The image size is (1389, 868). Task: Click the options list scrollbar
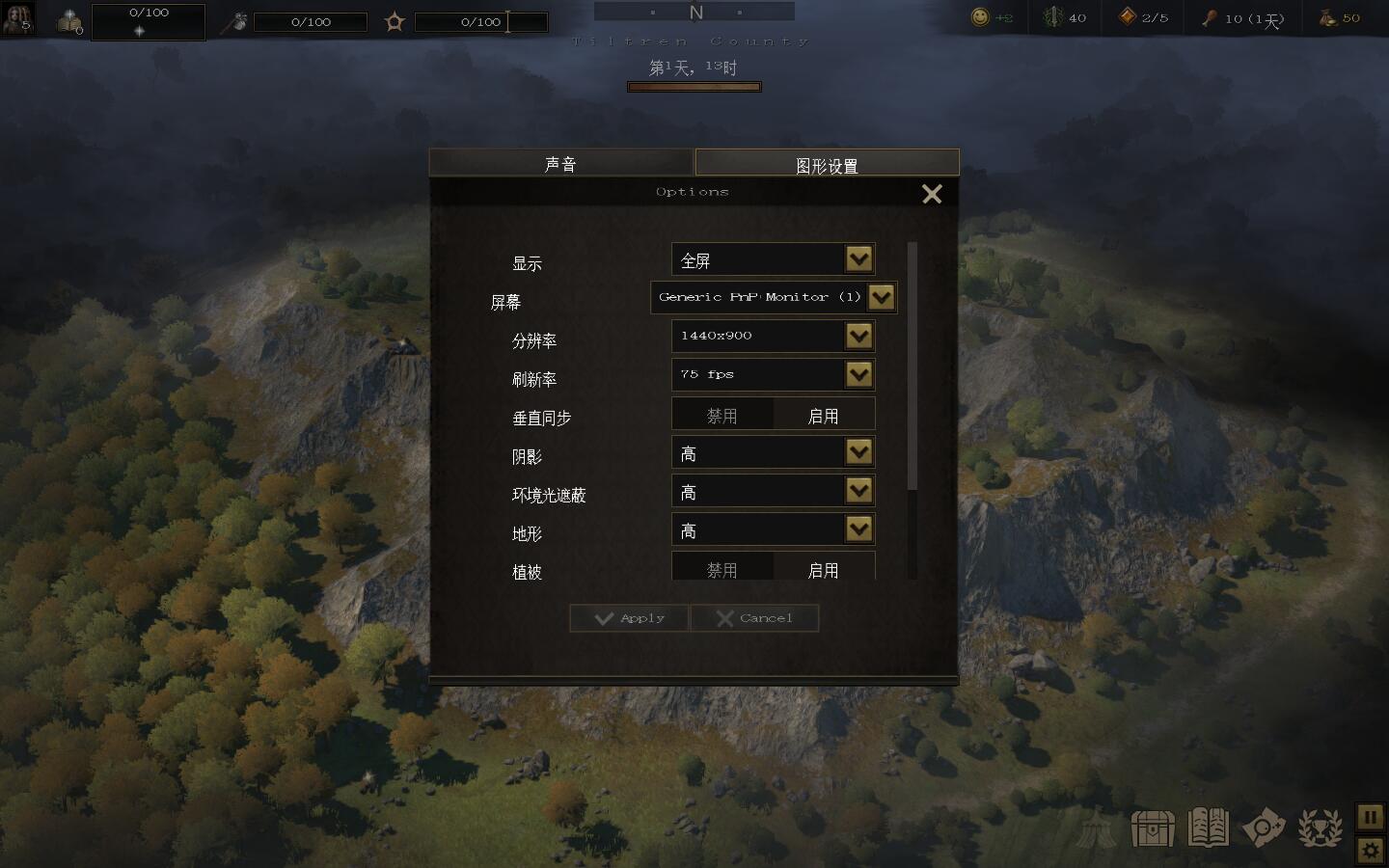(x=912, y=366)
